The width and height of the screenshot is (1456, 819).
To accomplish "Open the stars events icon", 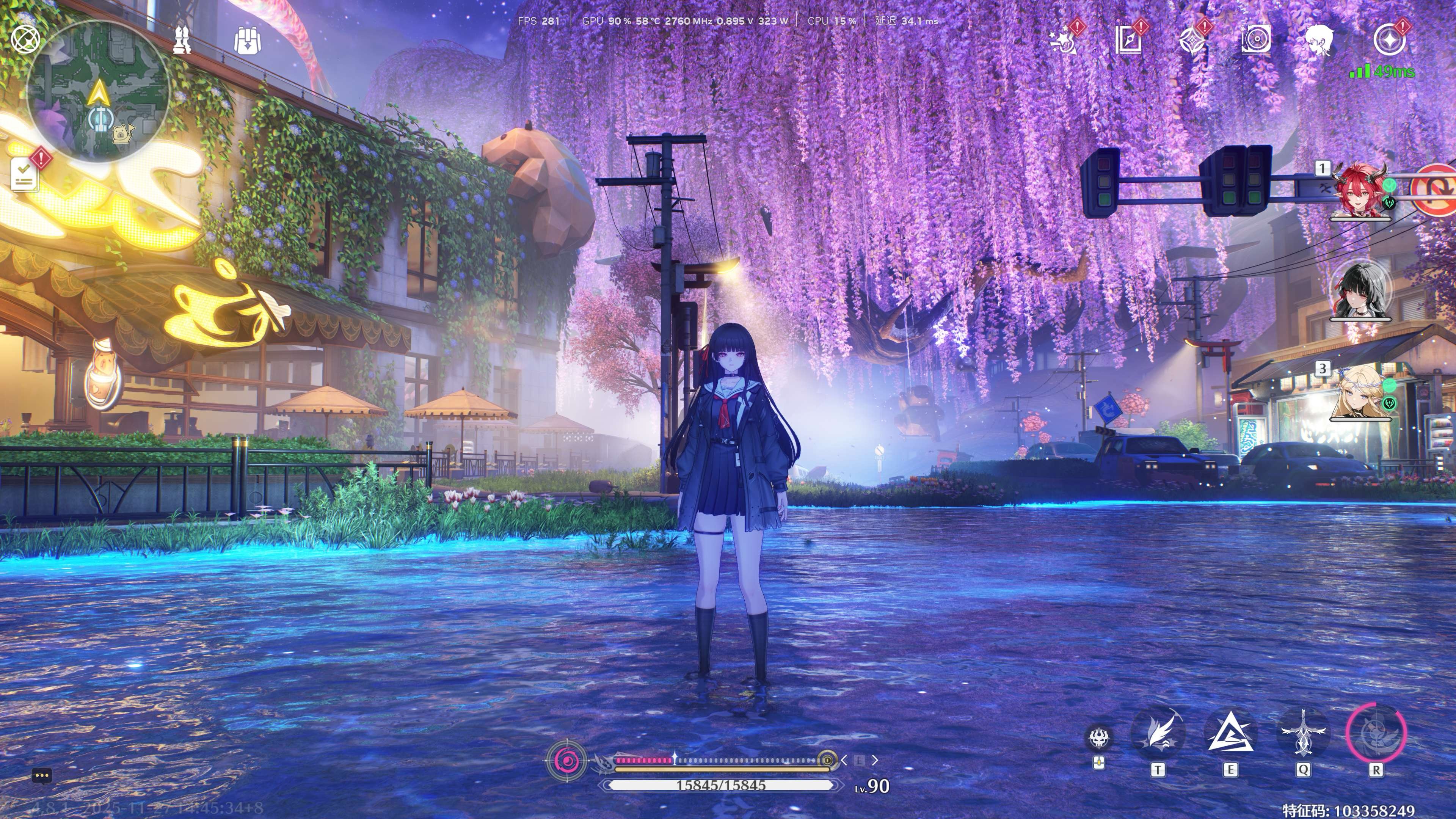I will point(1065,39).
